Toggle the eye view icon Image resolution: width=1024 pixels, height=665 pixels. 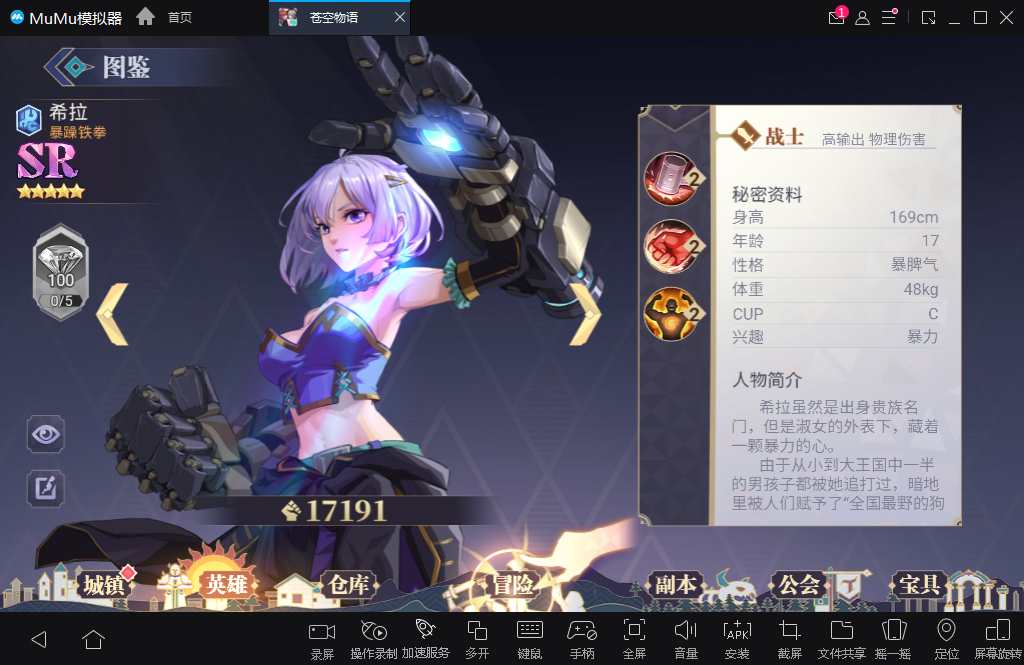coord(46,434)
